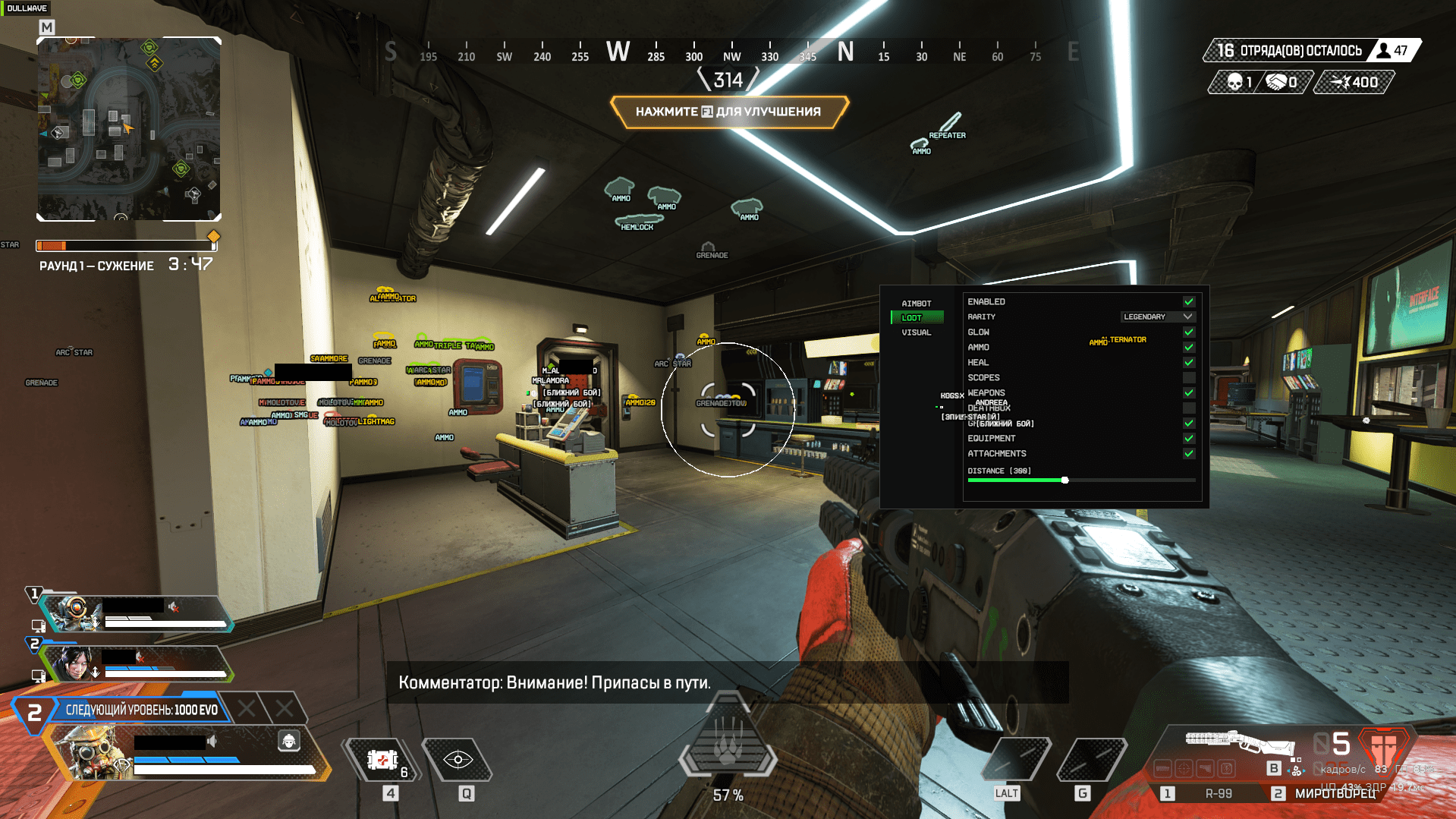
Task: Enable the Scopes checkbox
Action: pos(1188,378)
